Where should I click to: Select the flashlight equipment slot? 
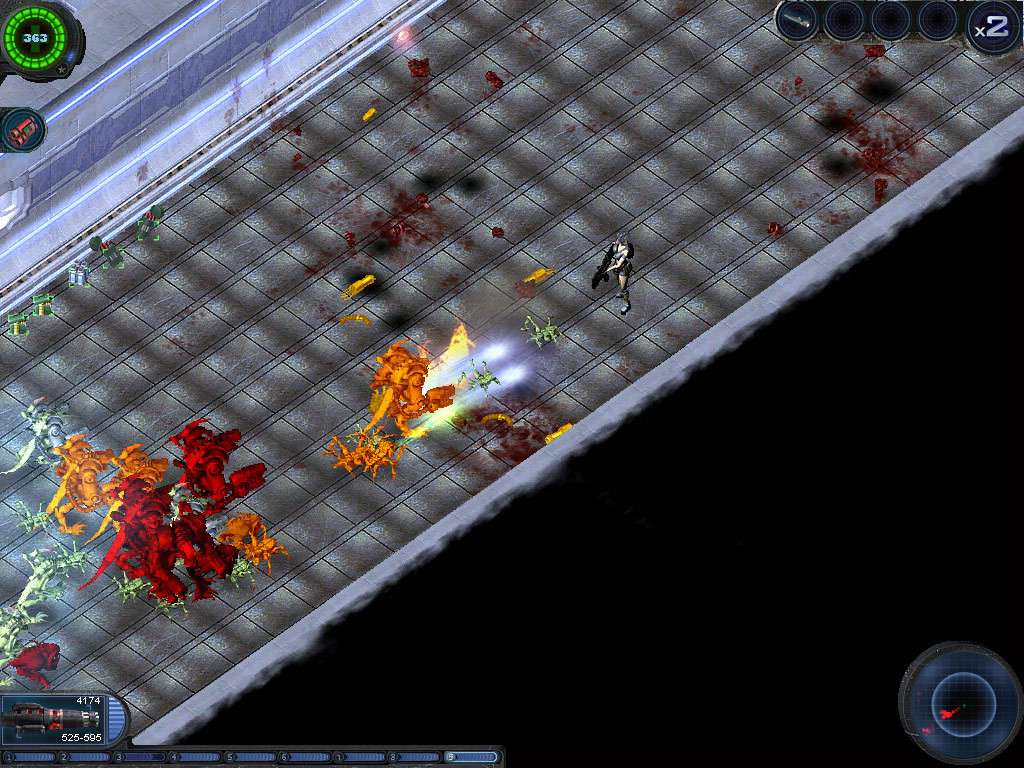797,20
